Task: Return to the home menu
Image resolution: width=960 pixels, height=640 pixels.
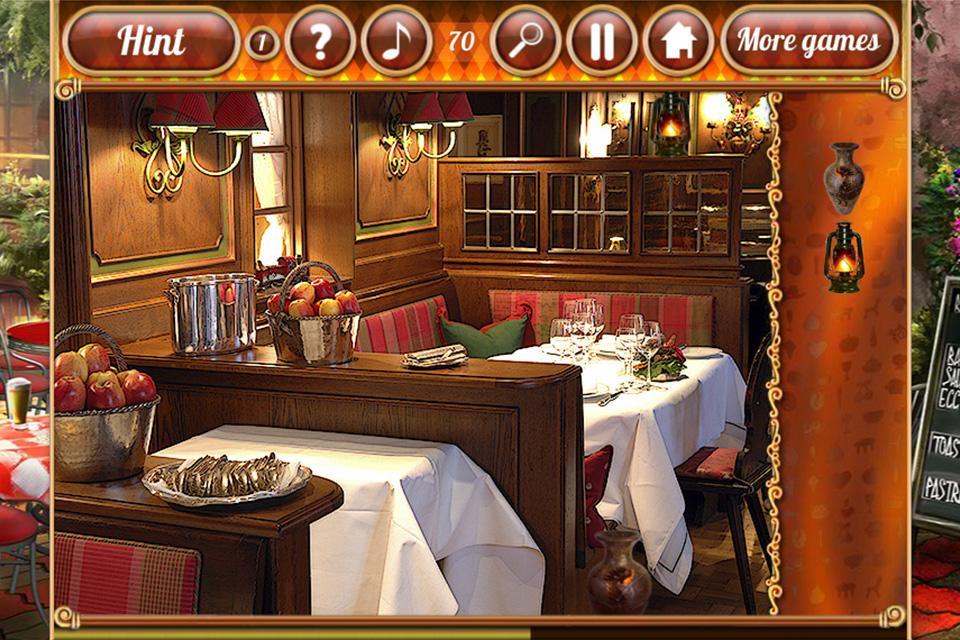Action: [678, 41]
